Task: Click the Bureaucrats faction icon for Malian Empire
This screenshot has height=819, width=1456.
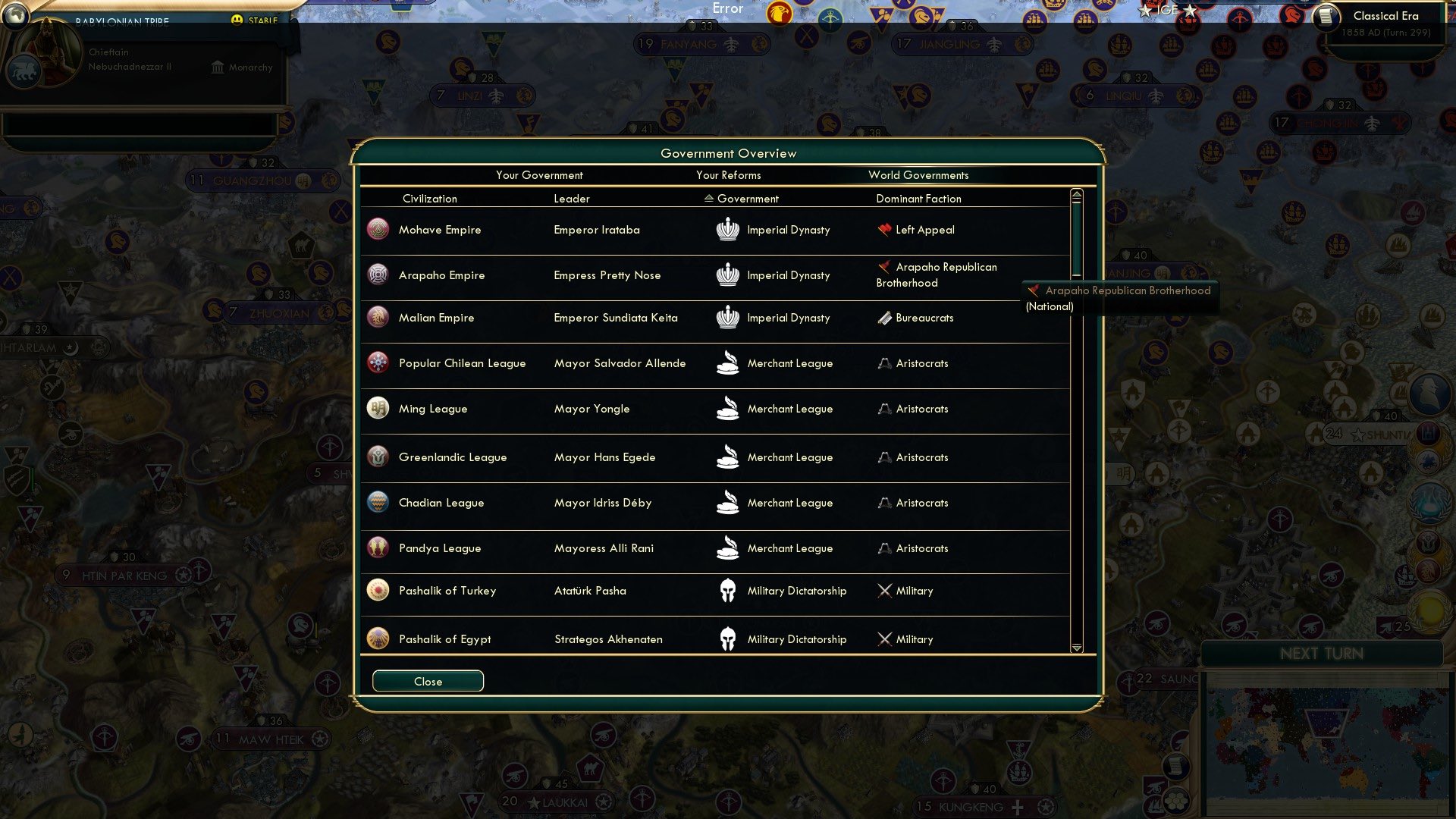Action: tap(883, 318)
